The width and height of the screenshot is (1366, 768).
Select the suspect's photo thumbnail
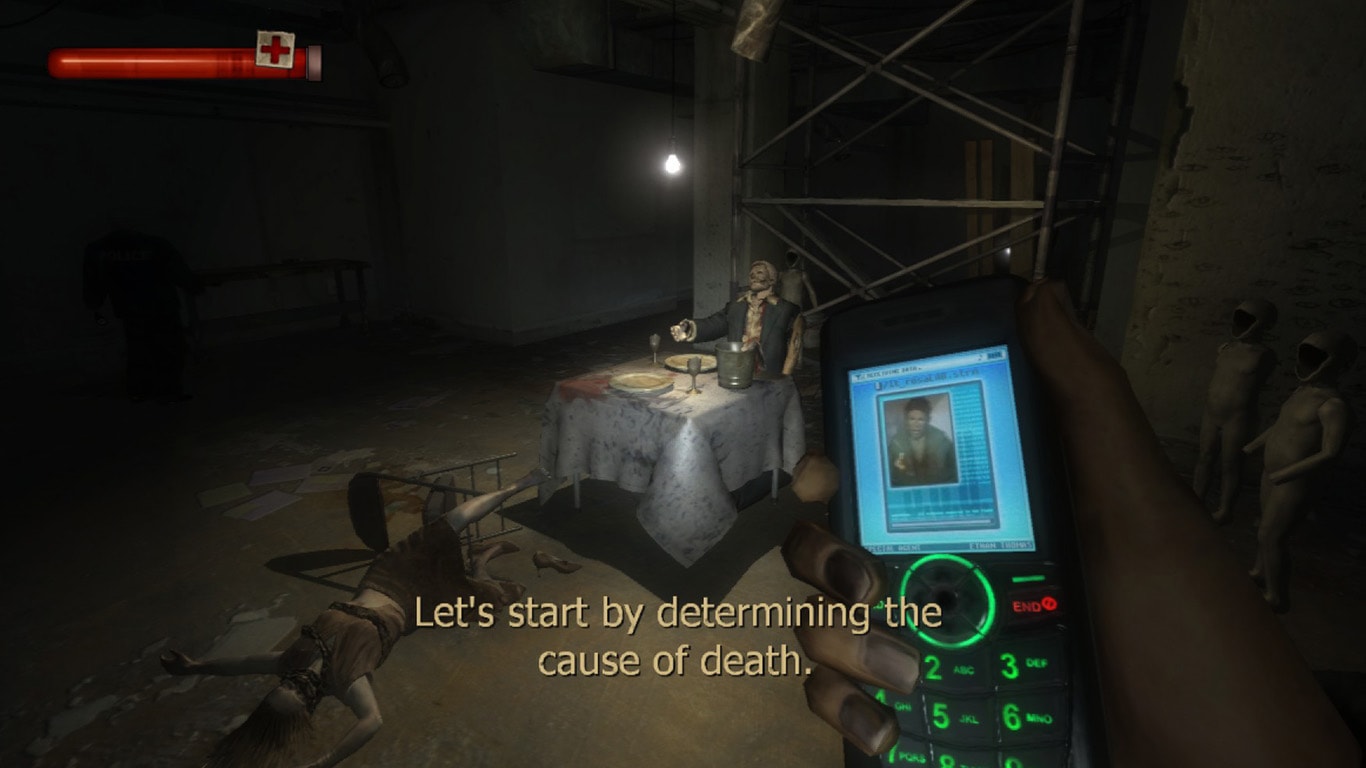[x=923, y=438]
